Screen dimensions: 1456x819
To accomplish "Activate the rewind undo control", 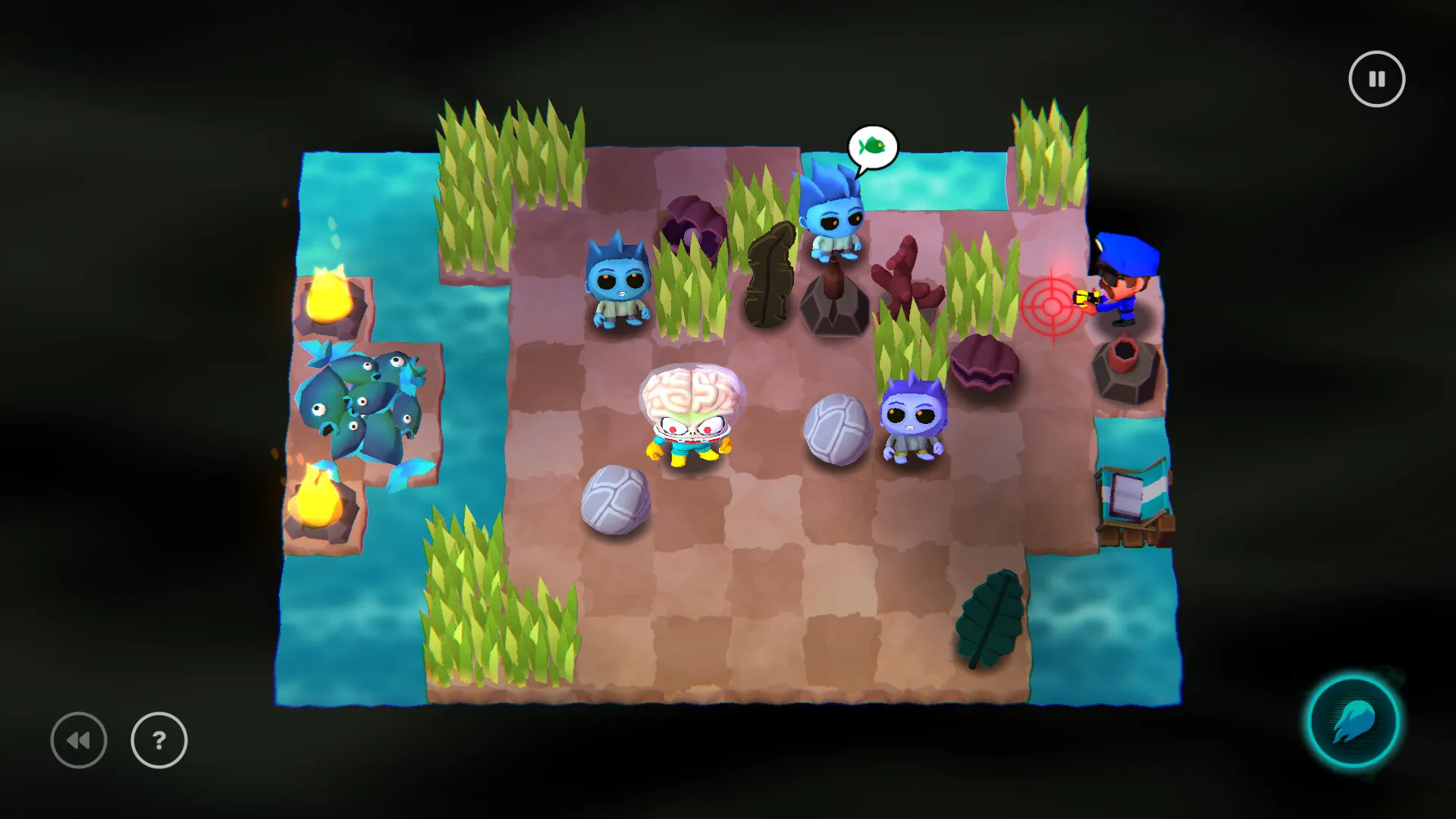I will point(78,741).
